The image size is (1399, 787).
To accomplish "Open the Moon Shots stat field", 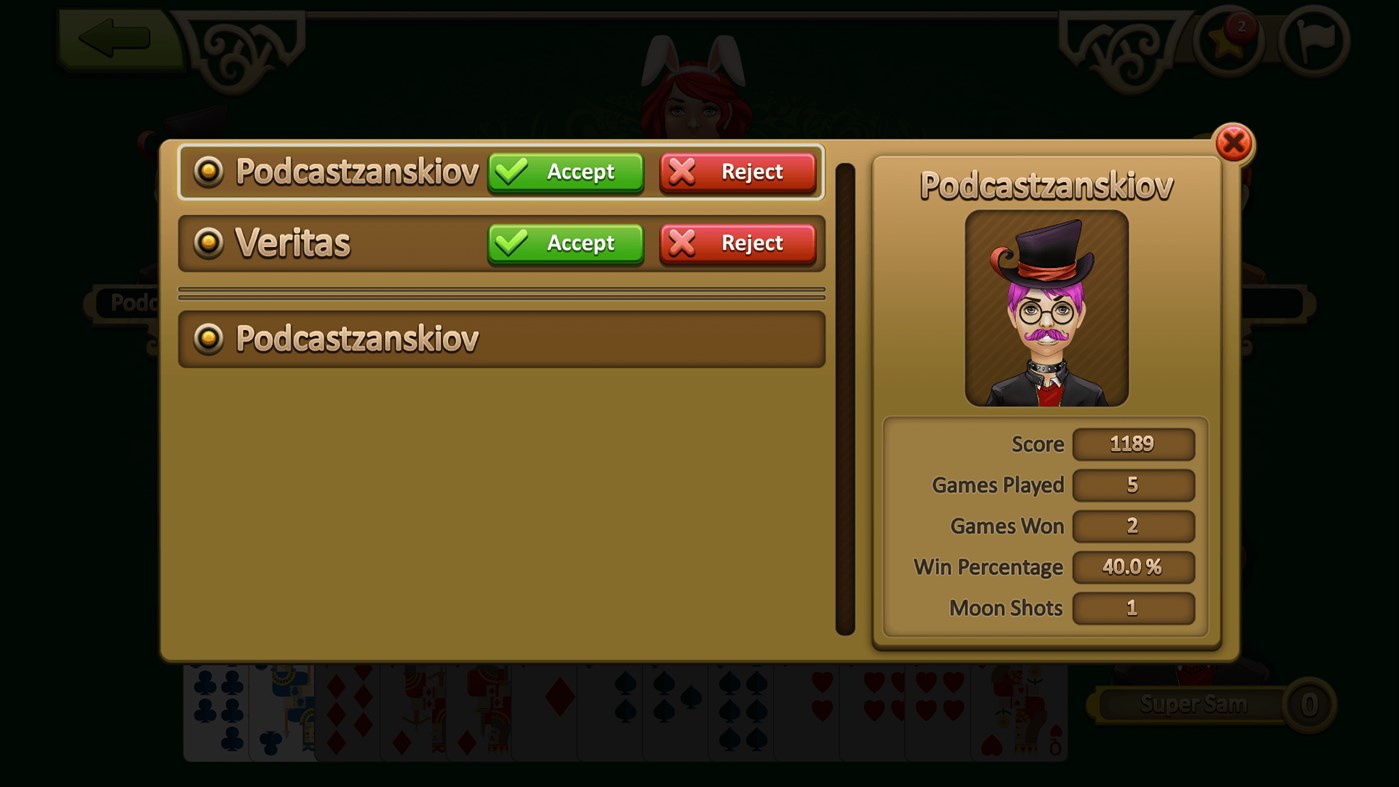I will coord(1133,608).
